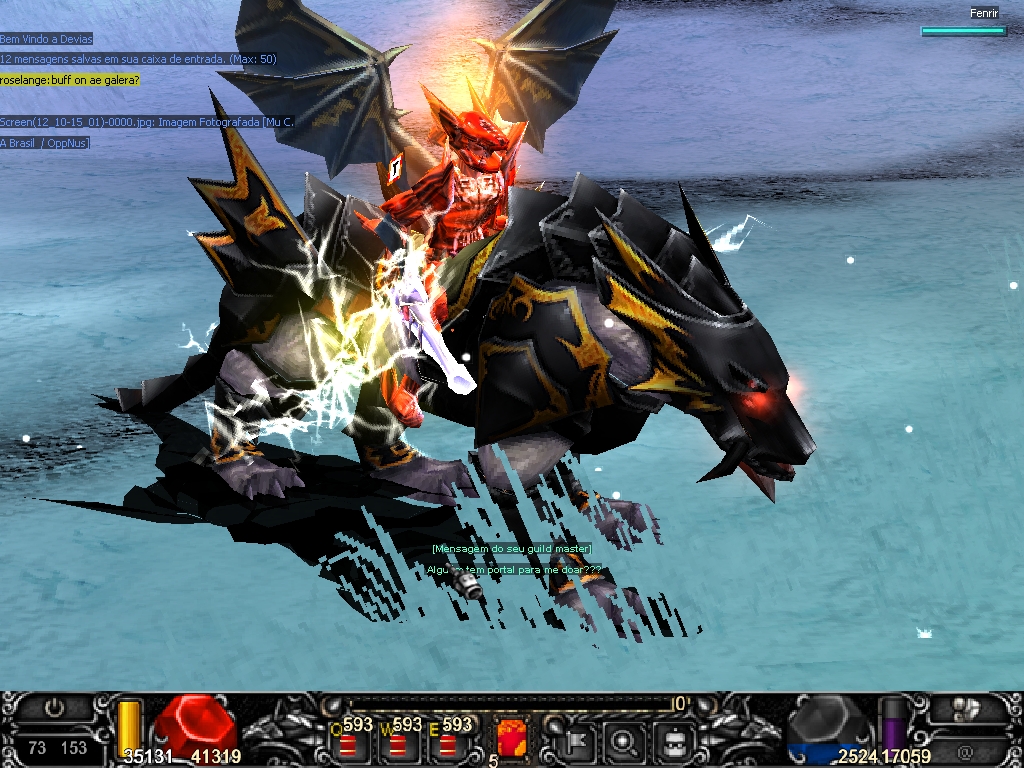Click the magnifying glass button

coord(625,742)
